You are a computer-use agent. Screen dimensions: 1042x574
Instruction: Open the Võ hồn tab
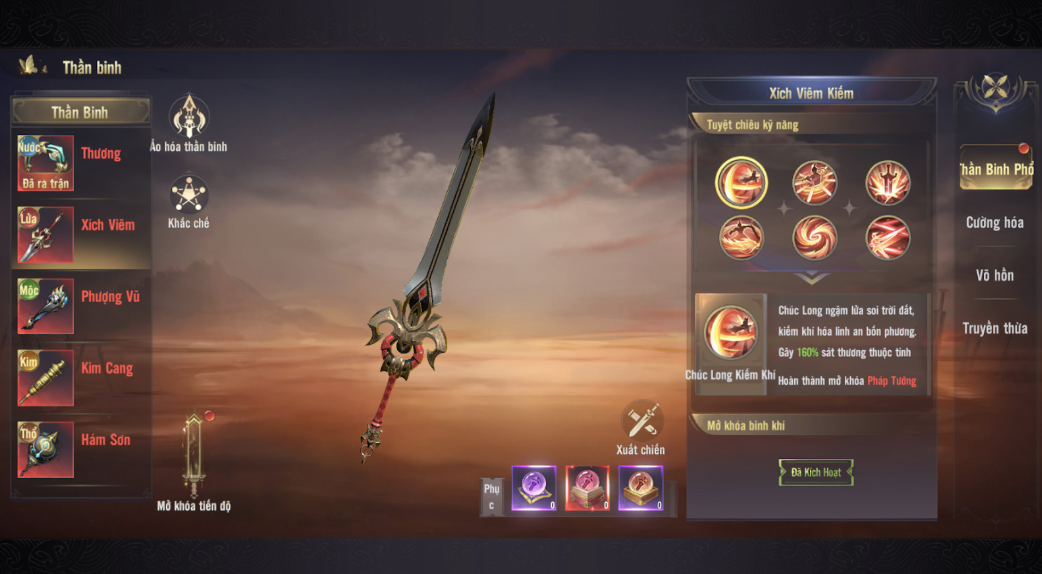click(995, 275)
